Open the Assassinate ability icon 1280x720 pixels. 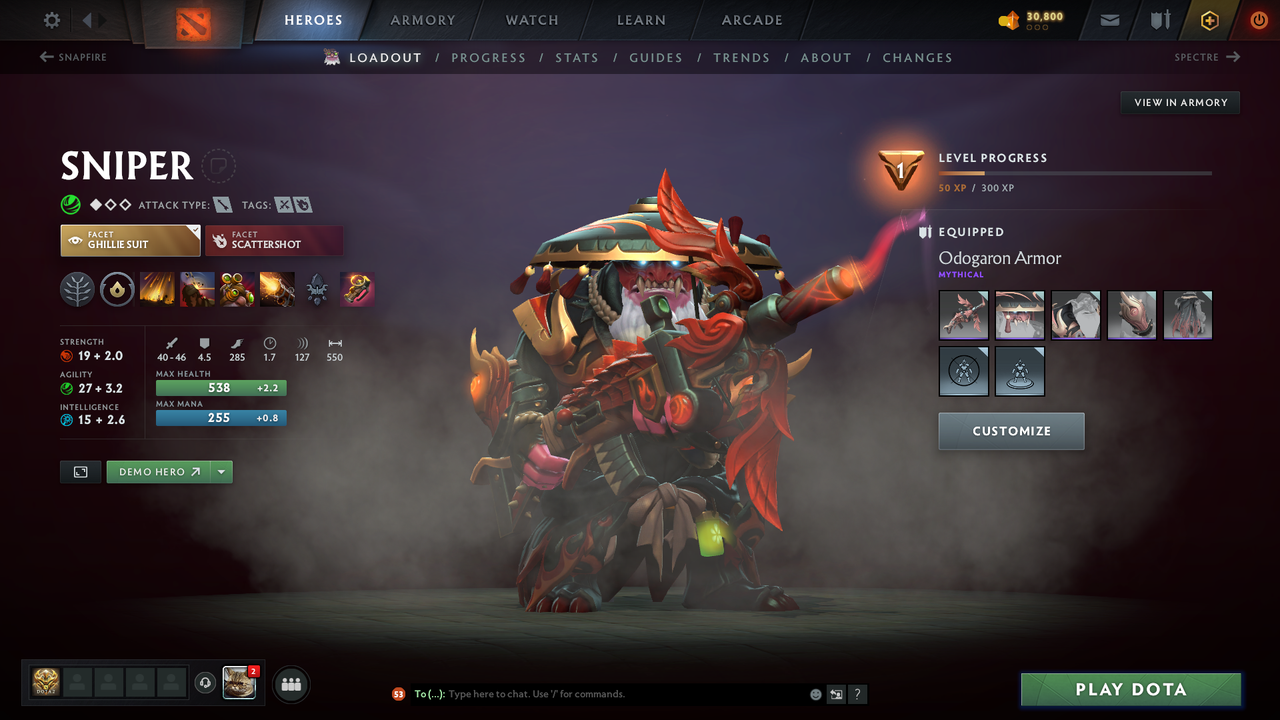(277, 289)
